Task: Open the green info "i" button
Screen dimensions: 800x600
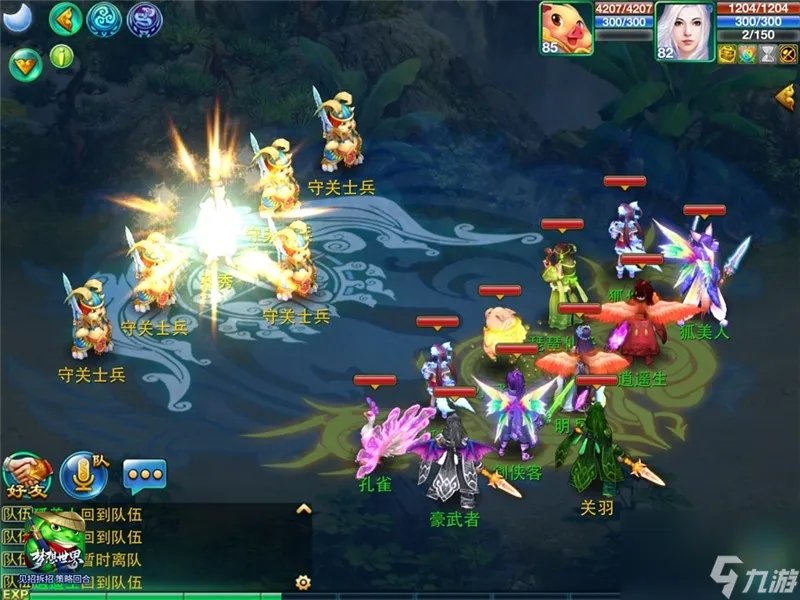Action: (62, 56)
